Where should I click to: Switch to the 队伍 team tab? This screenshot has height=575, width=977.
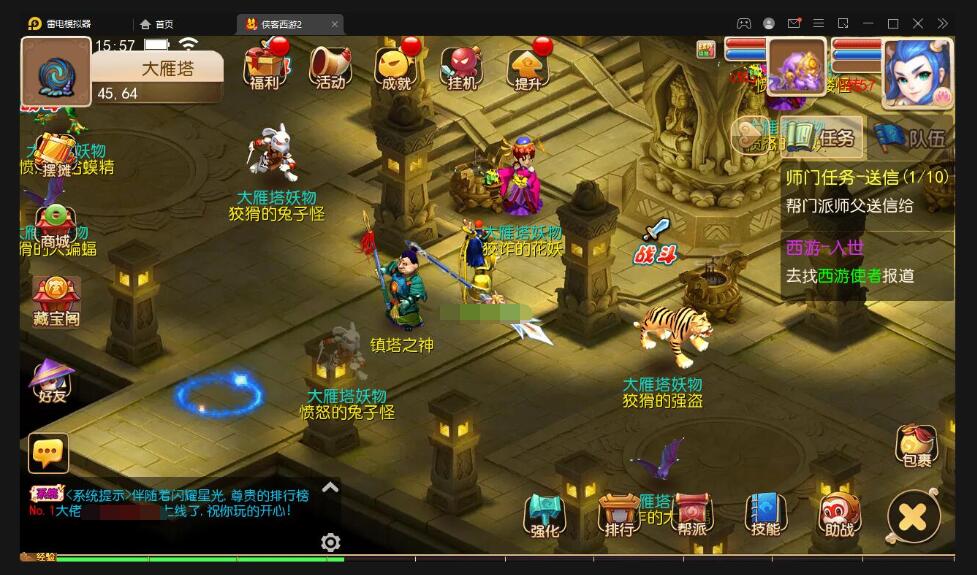(911, 138)
